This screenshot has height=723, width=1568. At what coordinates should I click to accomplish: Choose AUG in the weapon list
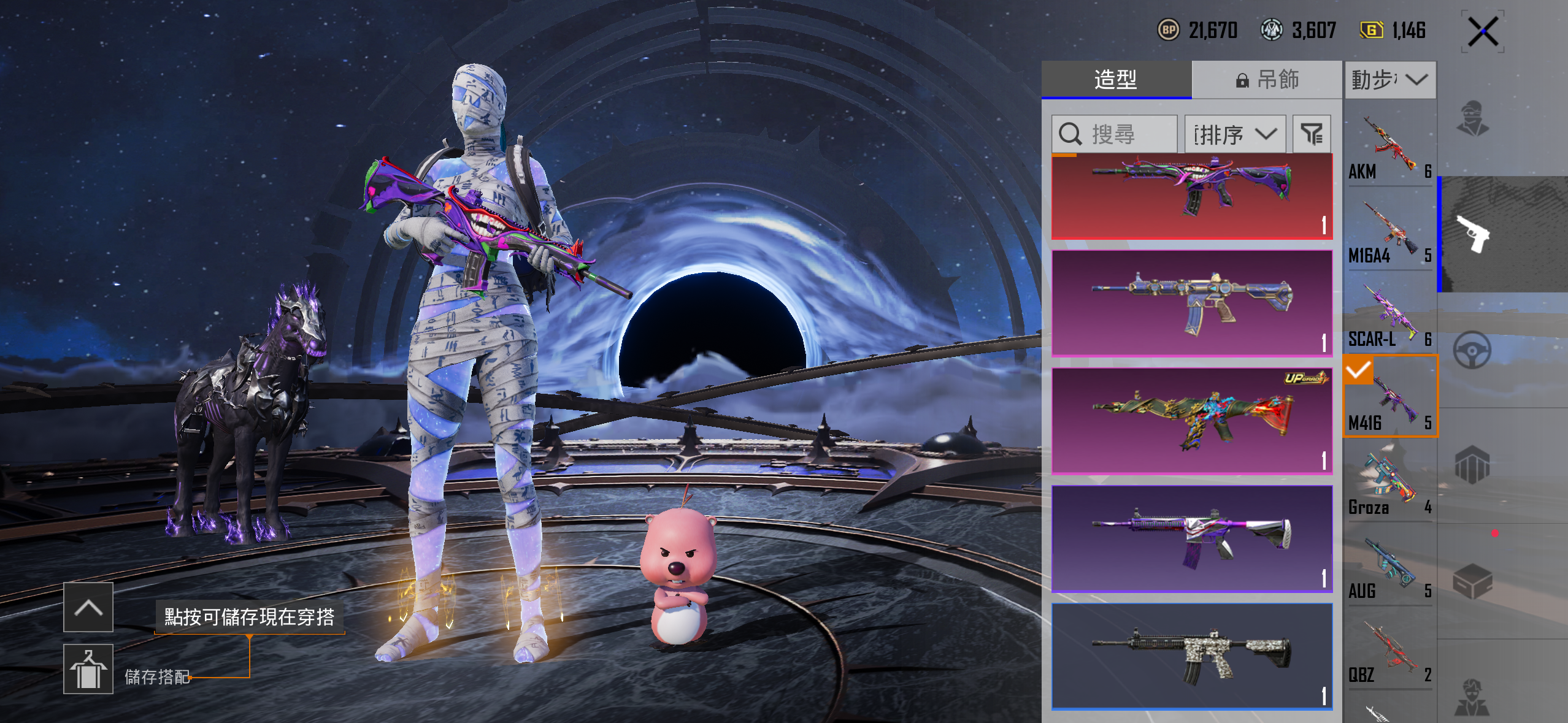[1389, 568]
